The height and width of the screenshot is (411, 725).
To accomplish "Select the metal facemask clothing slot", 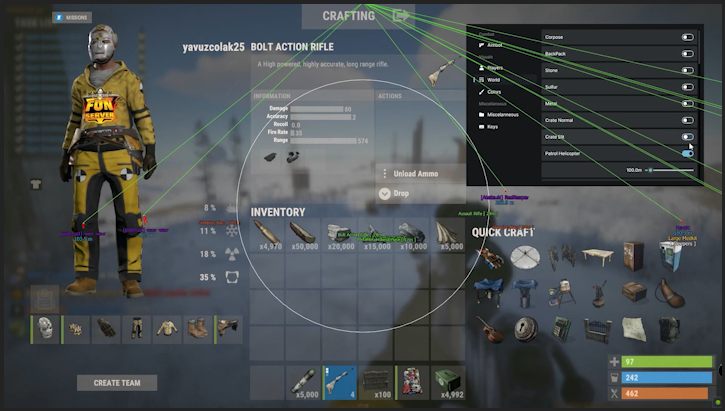I will click(x=45, y=327).
